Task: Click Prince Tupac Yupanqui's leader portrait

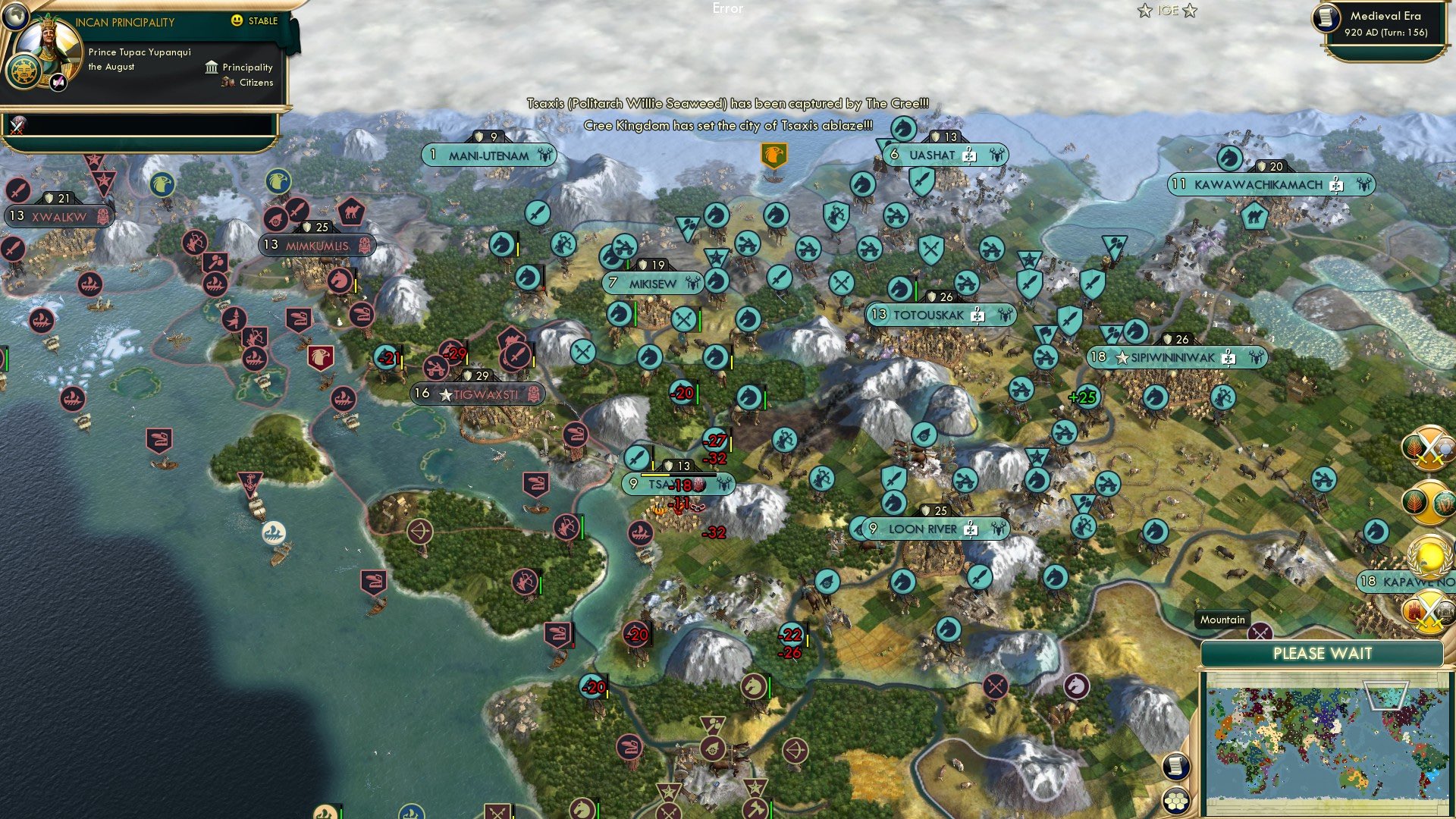Action: coord(49,44)
